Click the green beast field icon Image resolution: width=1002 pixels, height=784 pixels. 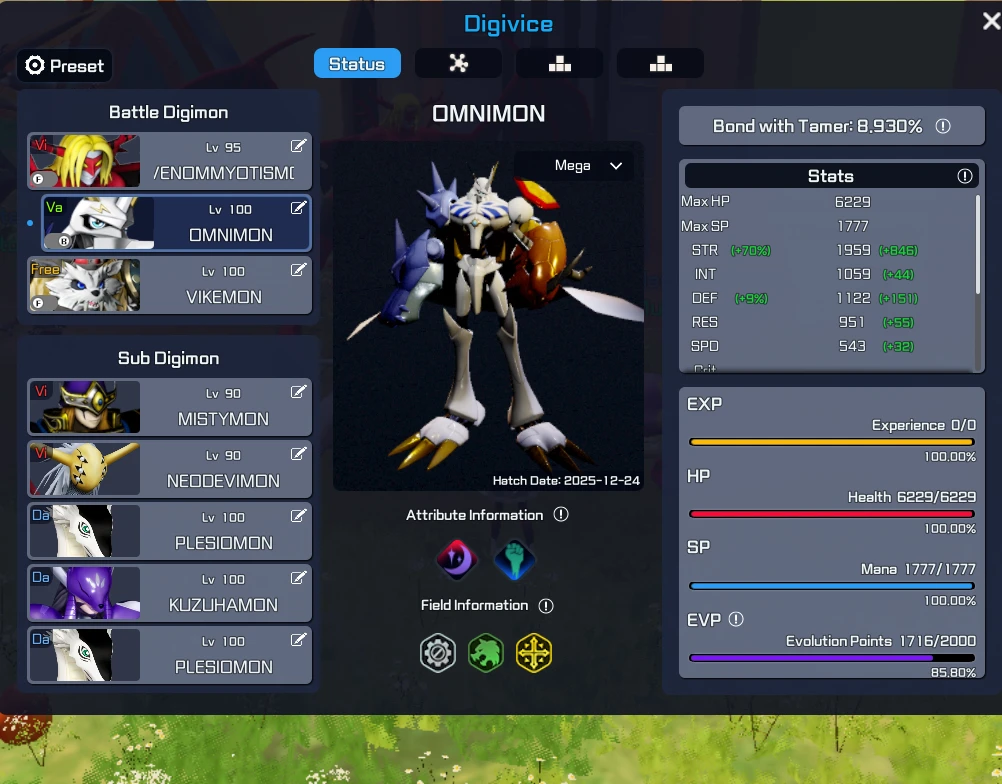tap(486, 654)
